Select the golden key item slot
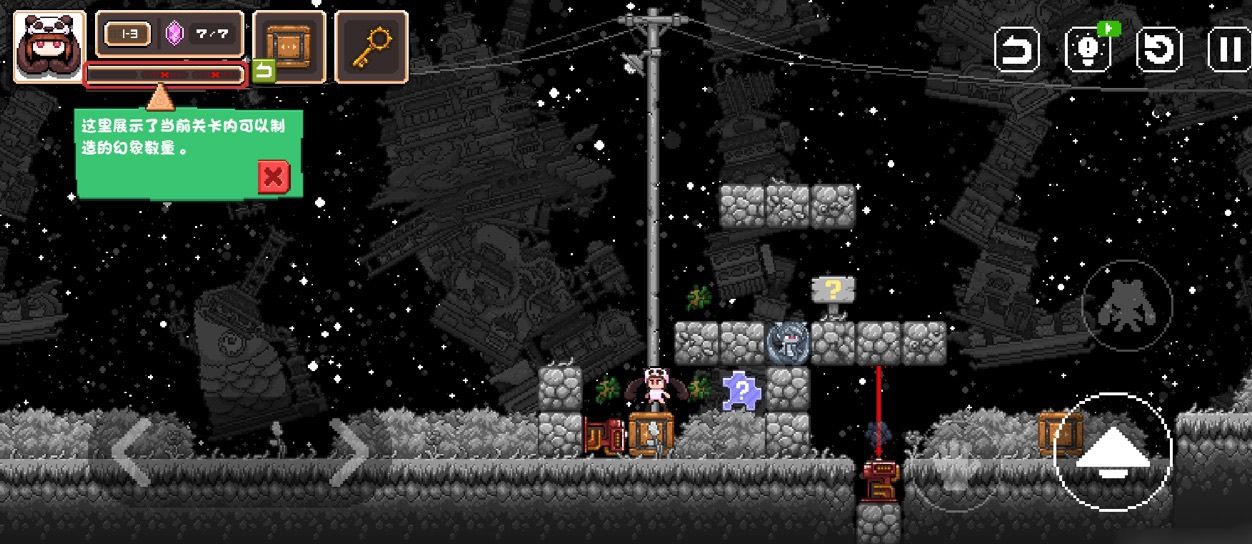The height and width of the screenshot is (544, 1252). [x=370, y=46]
